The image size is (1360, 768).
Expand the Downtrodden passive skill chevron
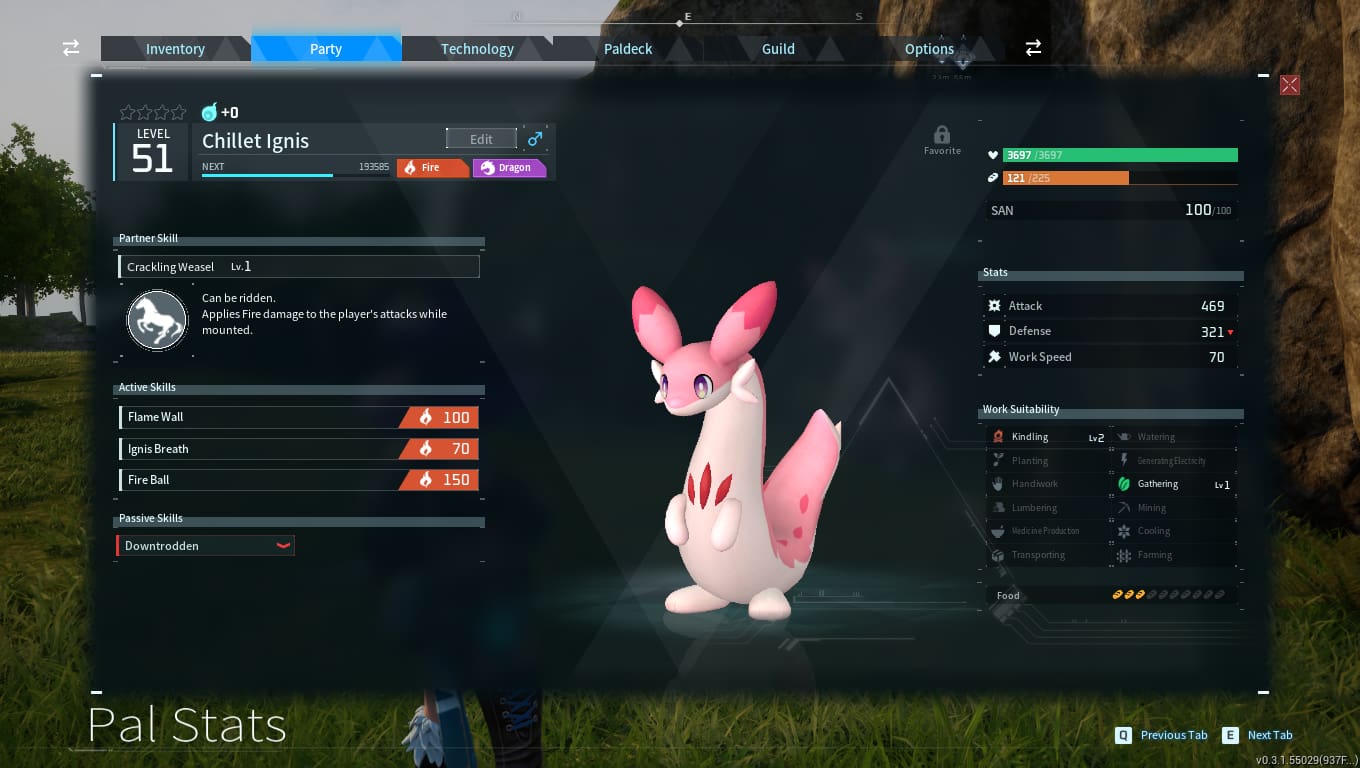pos(283,545)
